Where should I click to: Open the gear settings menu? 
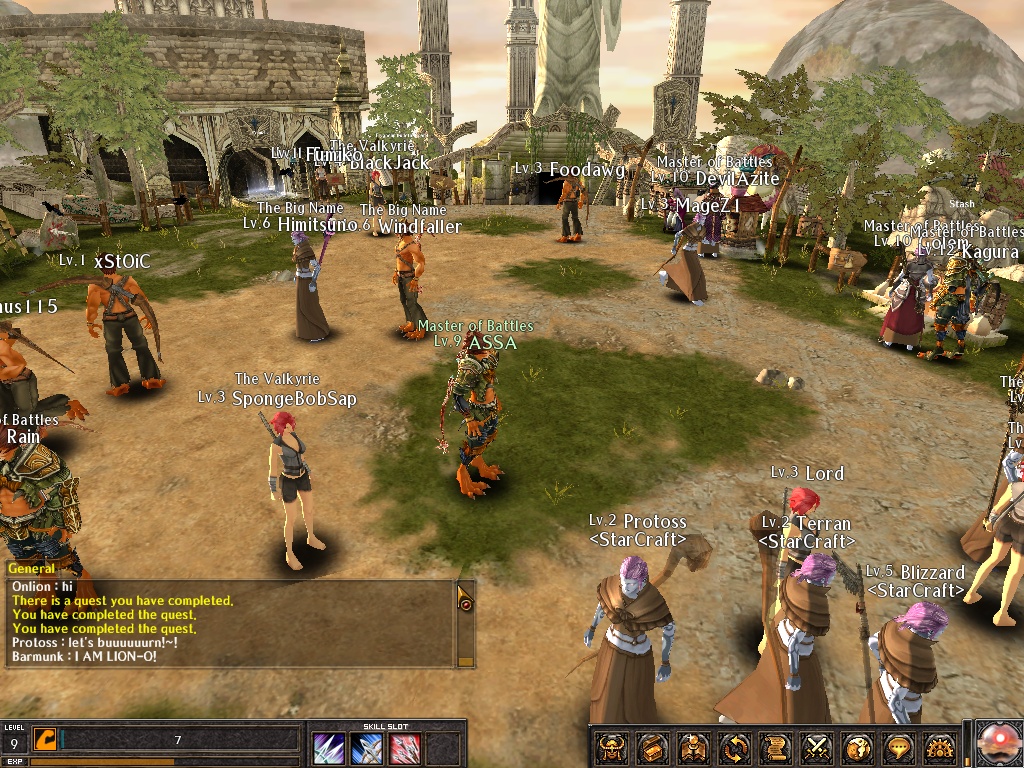[940, 747]
